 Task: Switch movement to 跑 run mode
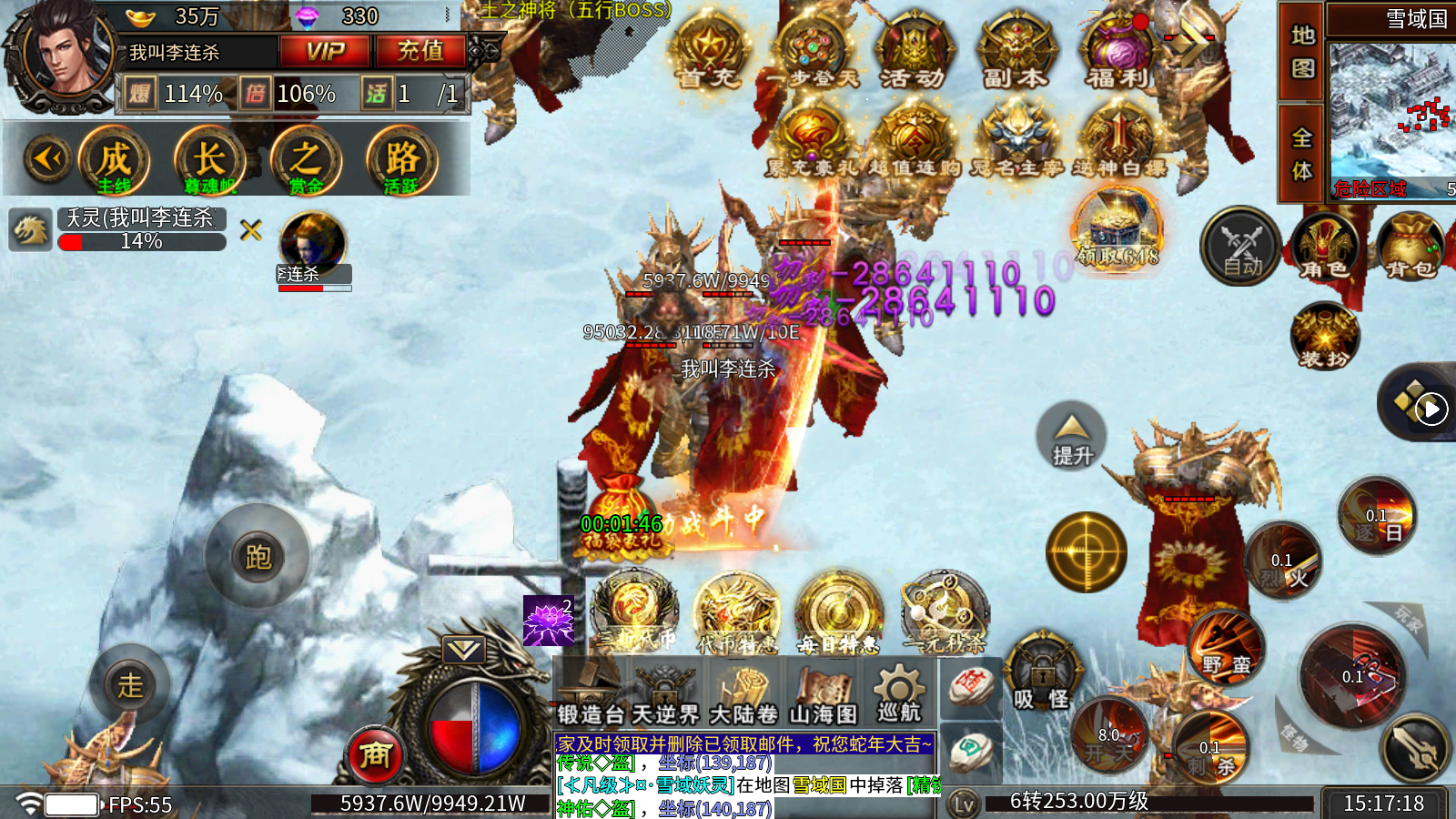258,555
